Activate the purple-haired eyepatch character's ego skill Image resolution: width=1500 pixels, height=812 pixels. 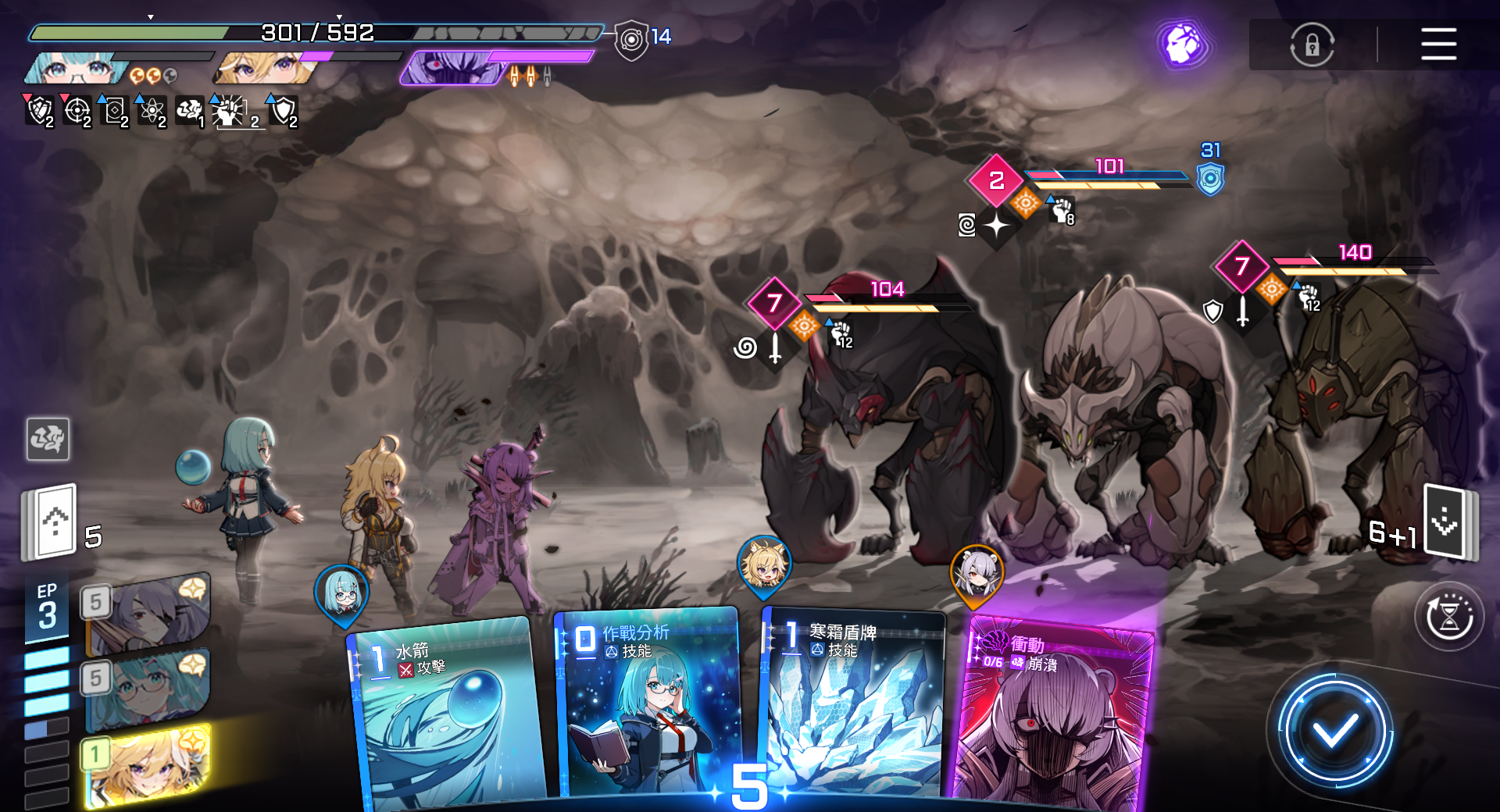(x=148, y=614)
